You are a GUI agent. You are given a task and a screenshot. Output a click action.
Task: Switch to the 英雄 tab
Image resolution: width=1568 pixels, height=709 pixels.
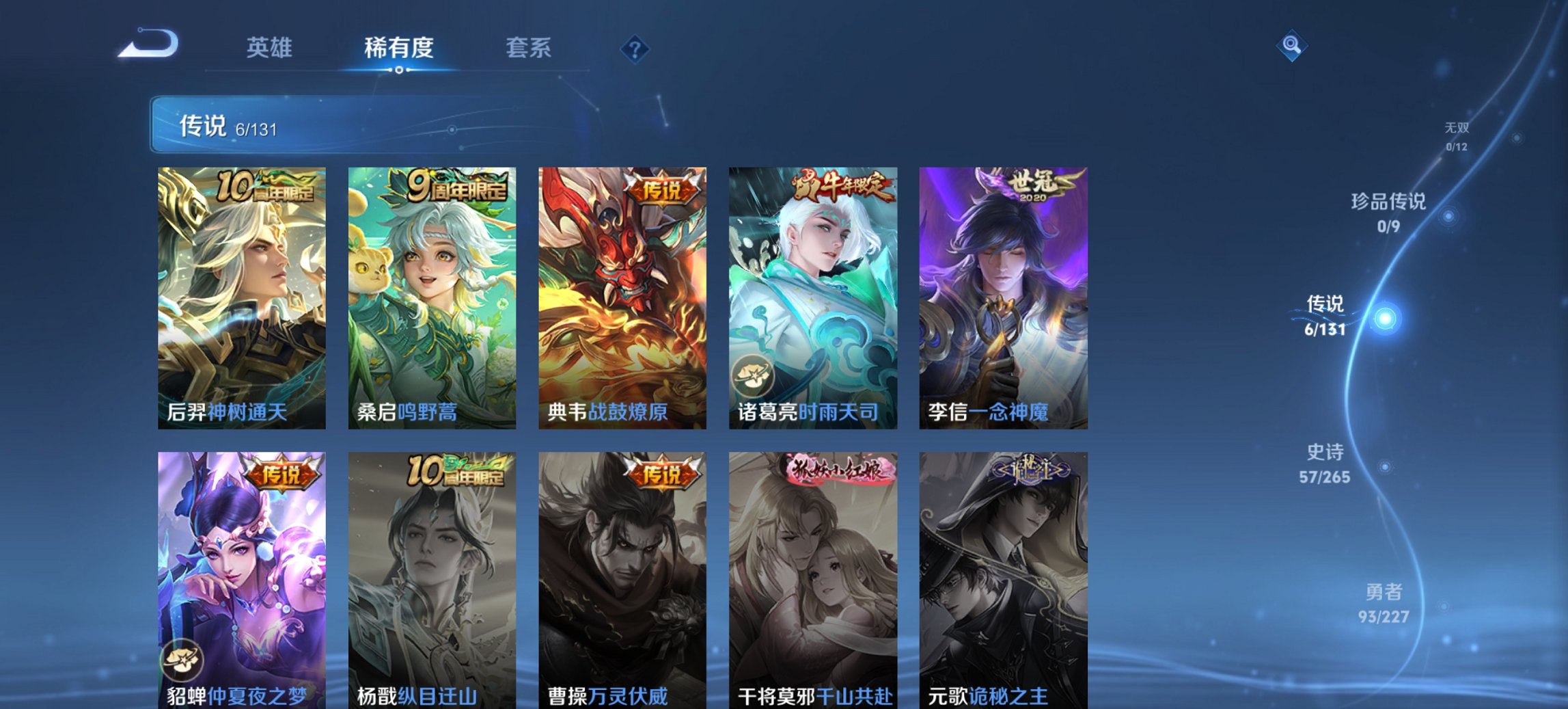pos(271,48)
